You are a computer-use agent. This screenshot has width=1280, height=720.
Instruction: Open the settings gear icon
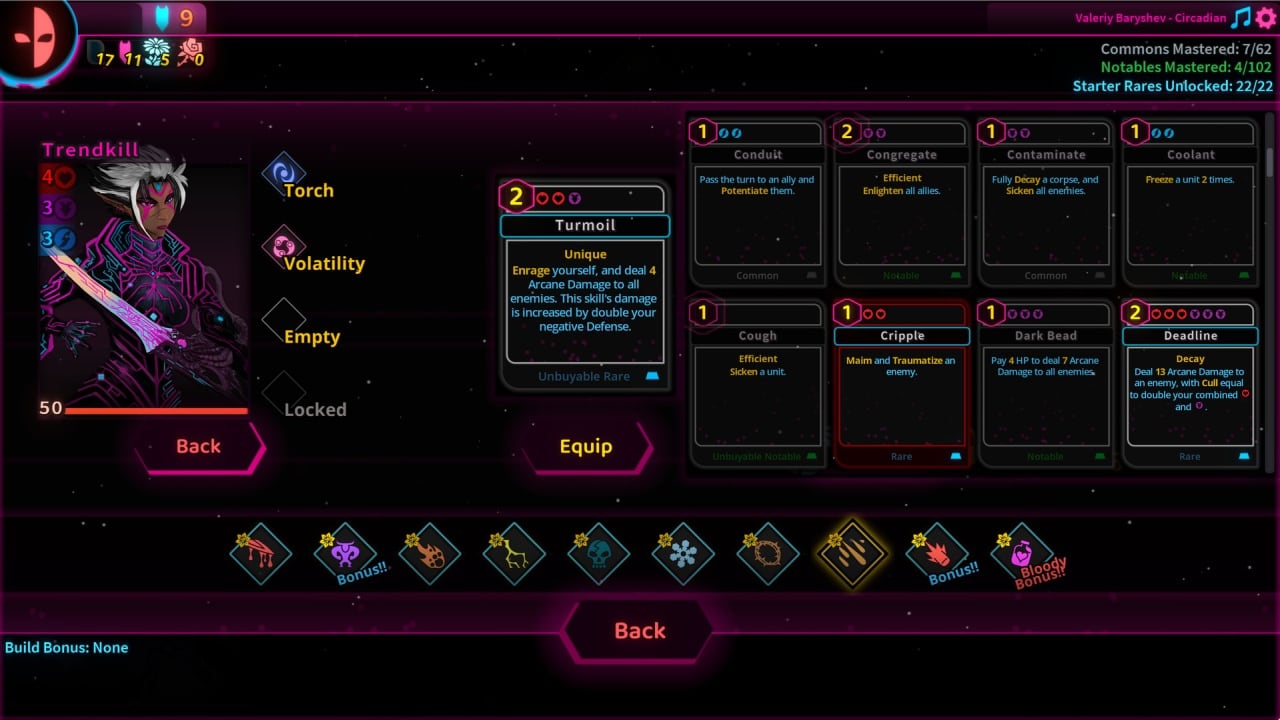[1266, 18]
